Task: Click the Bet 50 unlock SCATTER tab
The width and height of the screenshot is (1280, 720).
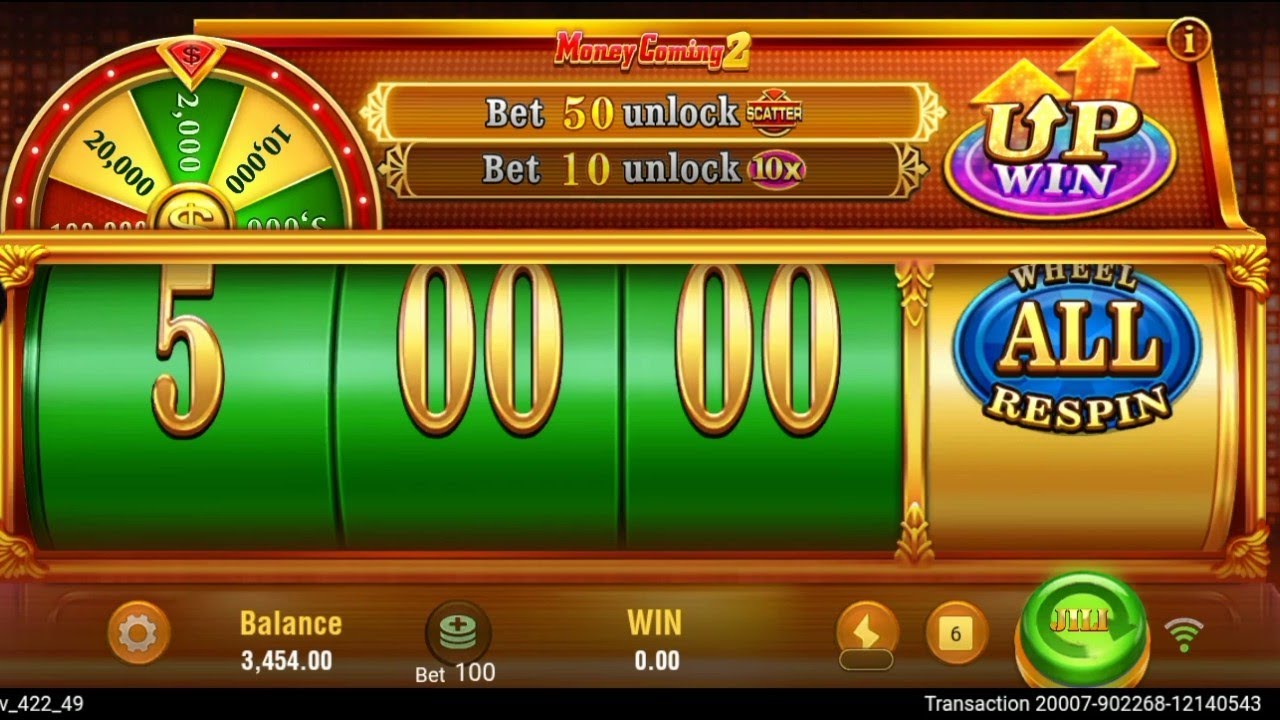Action: 650,114
